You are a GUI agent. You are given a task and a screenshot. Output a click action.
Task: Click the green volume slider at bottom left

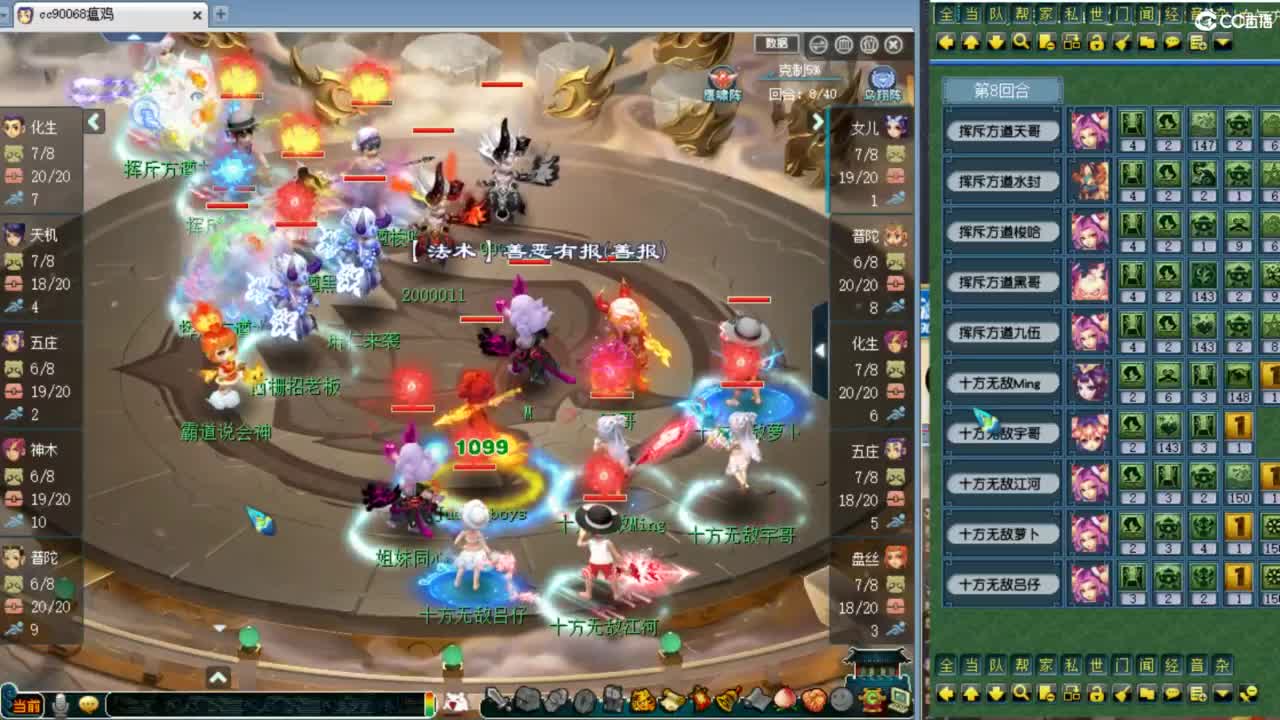pos(428,703)
